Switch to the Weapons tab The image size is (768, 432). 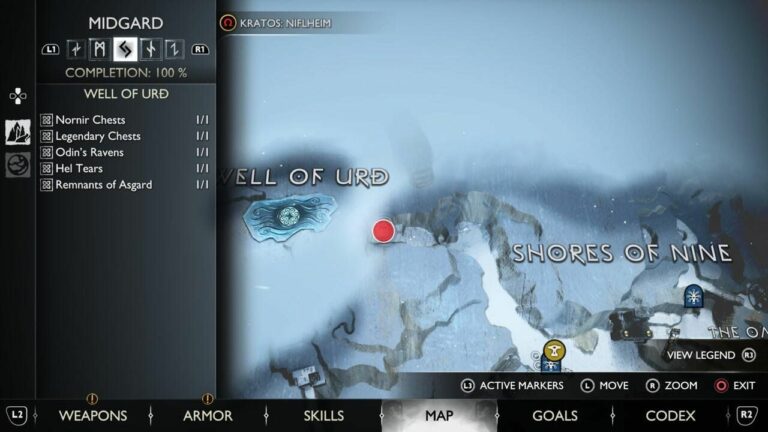click(x=93, y=415)
